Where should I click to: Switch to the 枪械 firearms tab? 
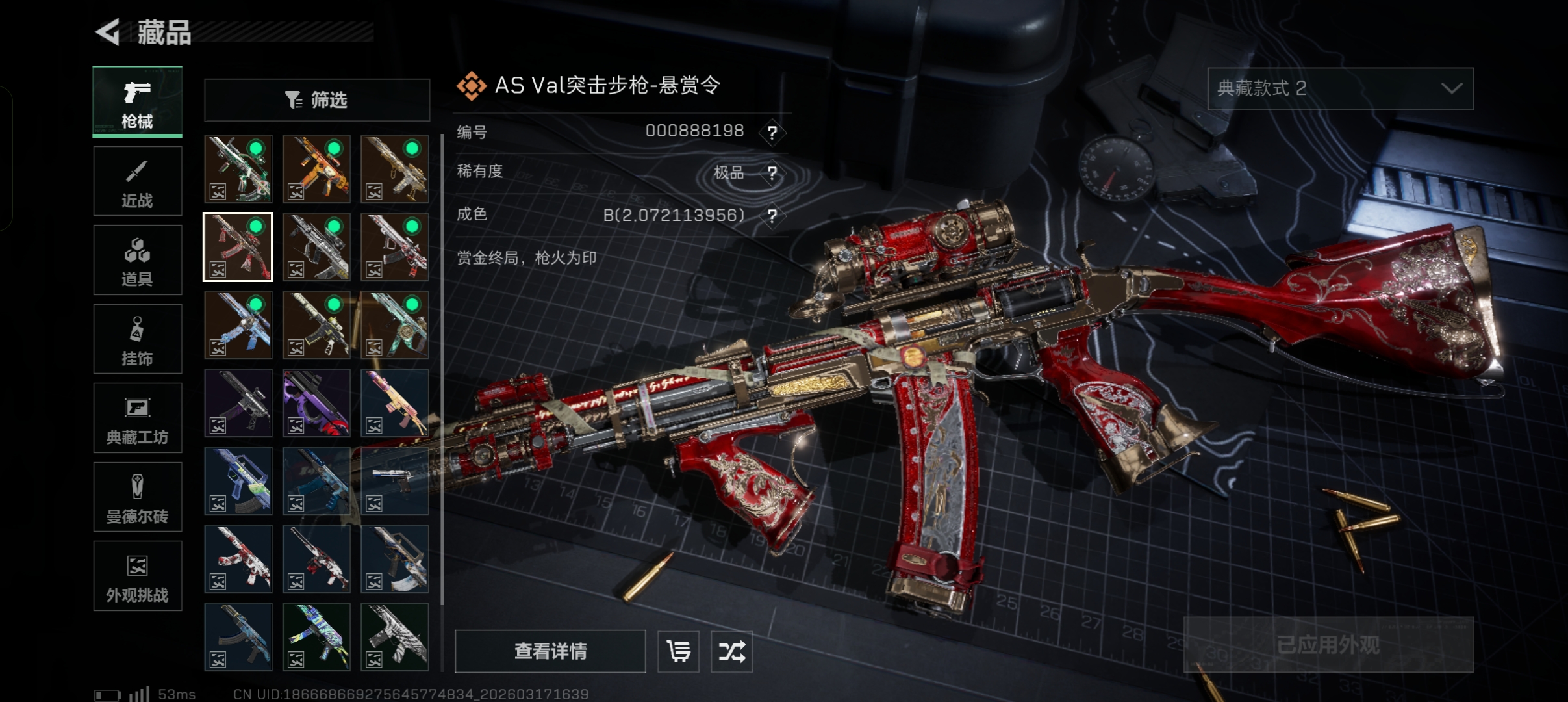tap(137, 102)
